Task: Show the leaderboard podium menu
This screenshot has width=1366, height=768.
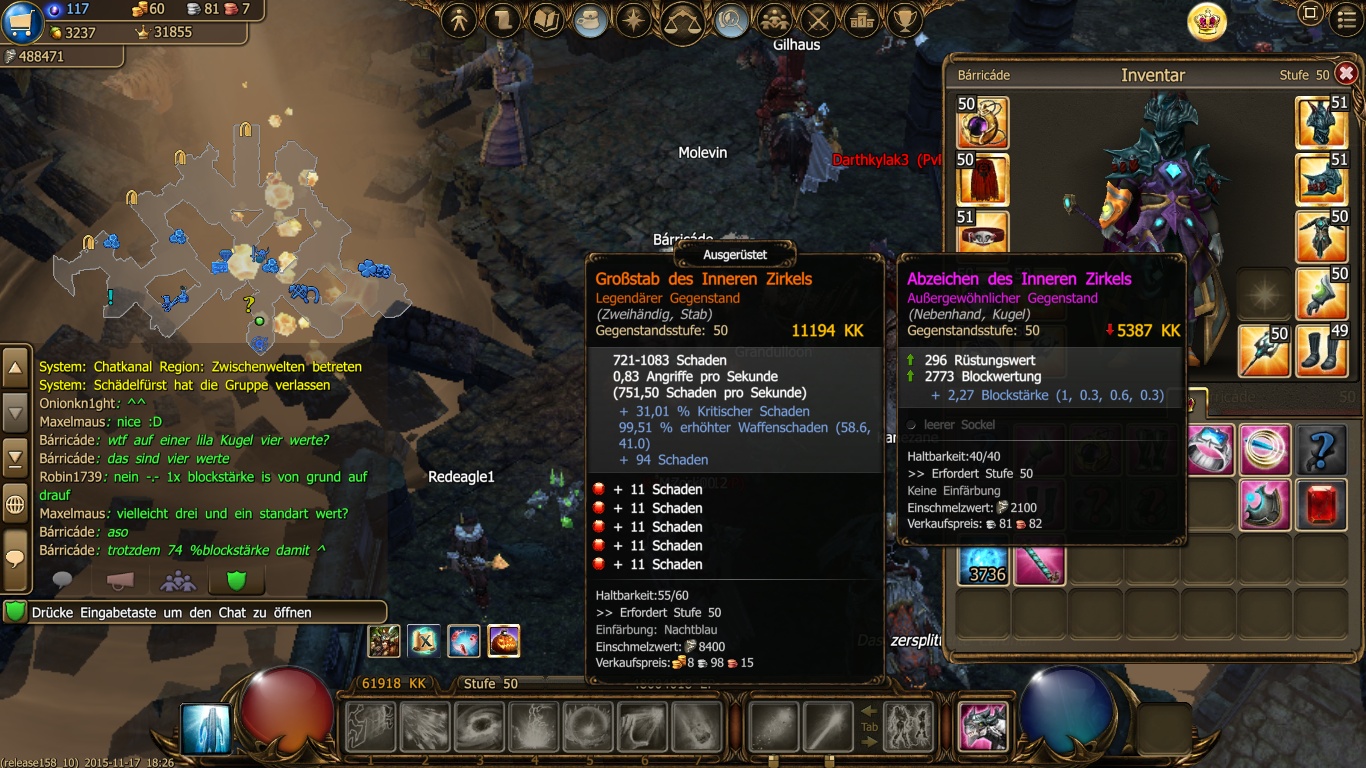Action: pyautogui.click(x=861, y=19)
